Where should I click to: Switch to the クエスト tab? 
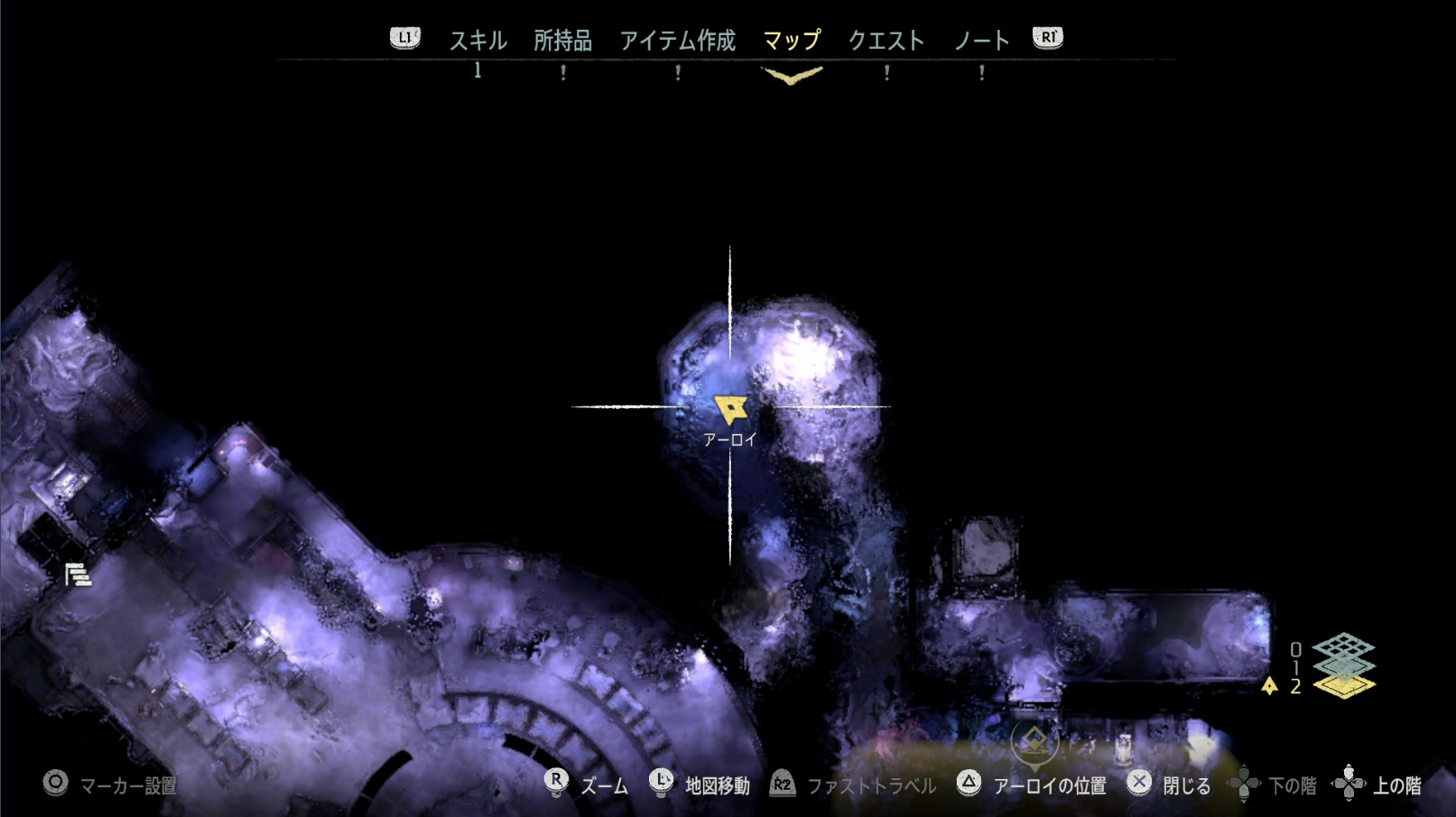pyautogui.click(x=886, y=39)
